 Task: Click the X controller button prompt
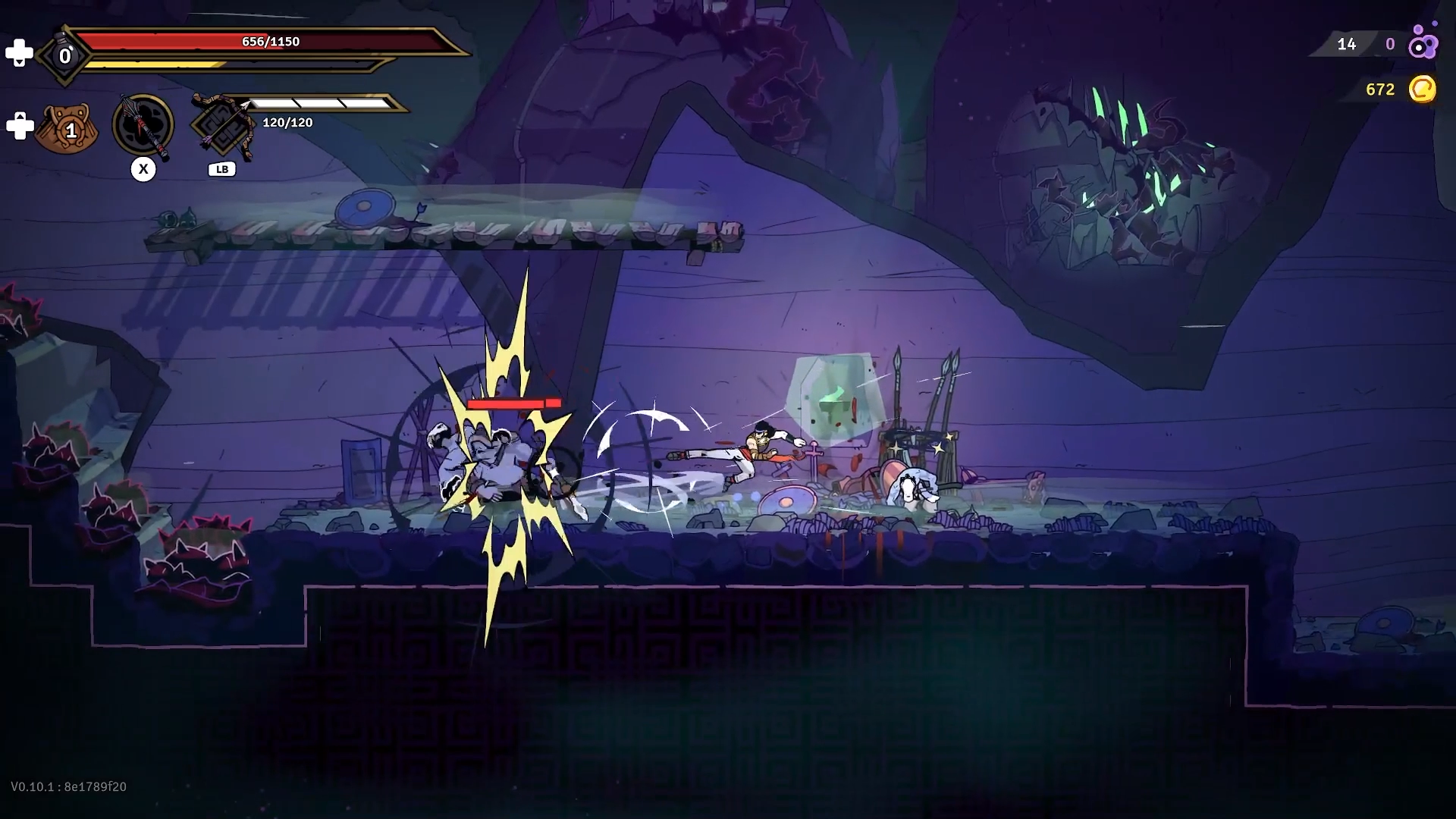point(143,169)
